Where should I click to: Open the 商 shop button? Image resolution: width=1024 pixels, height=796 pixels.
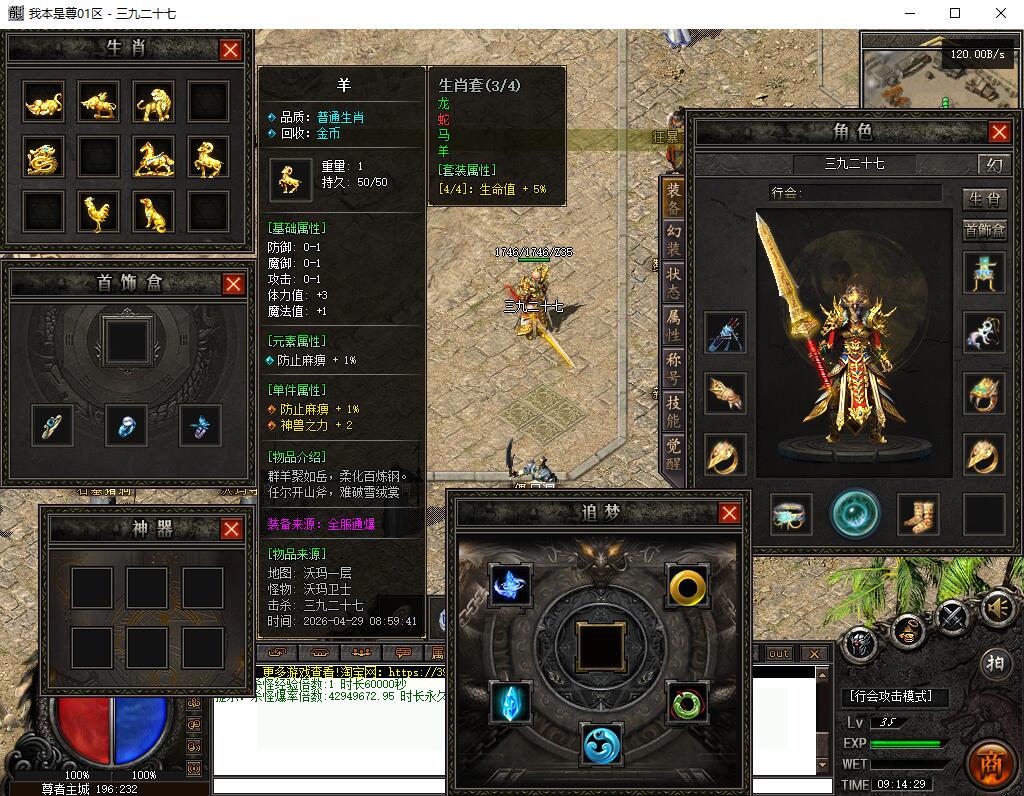click(991, 762)
